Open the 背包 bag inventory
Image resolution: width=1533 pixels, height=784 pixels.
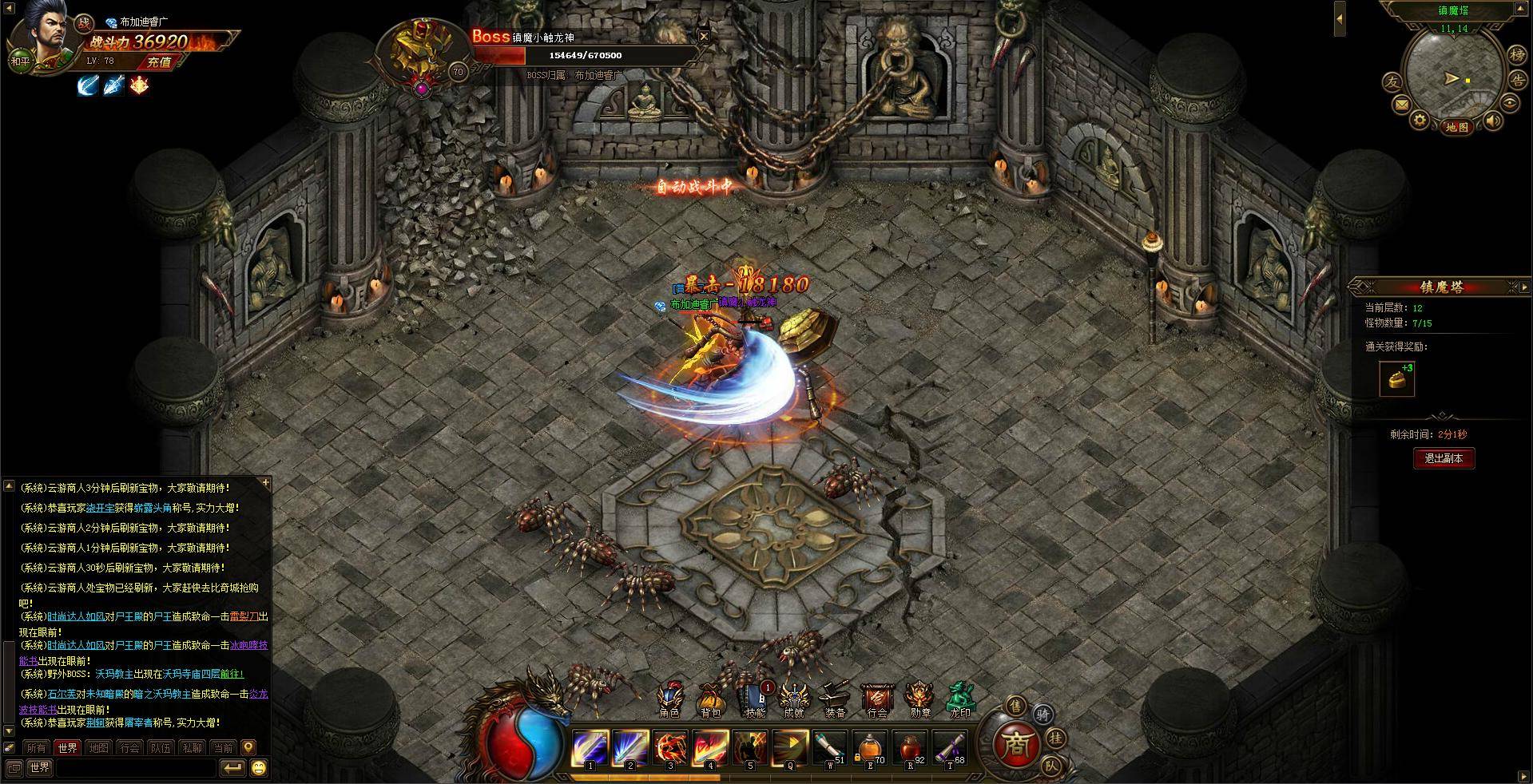click(710, 701)
